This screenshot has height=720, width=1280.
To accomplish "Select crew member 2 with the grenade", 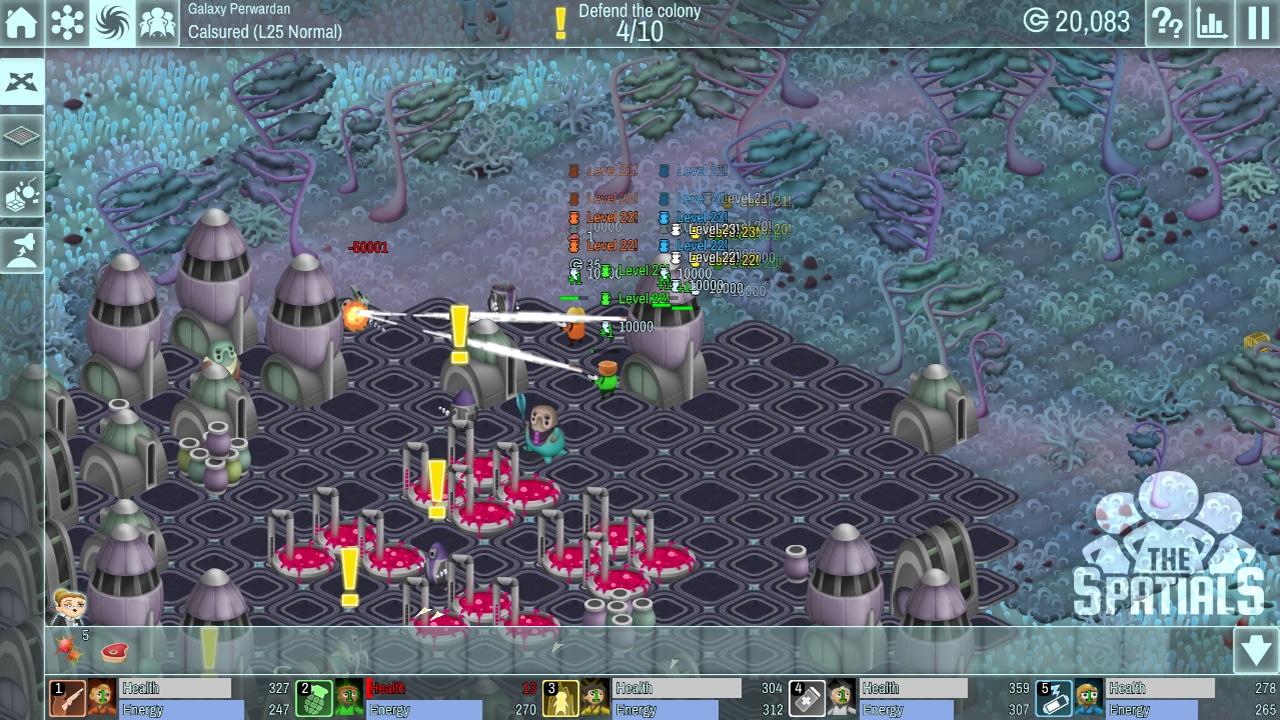I will click(x=314, y=698).
